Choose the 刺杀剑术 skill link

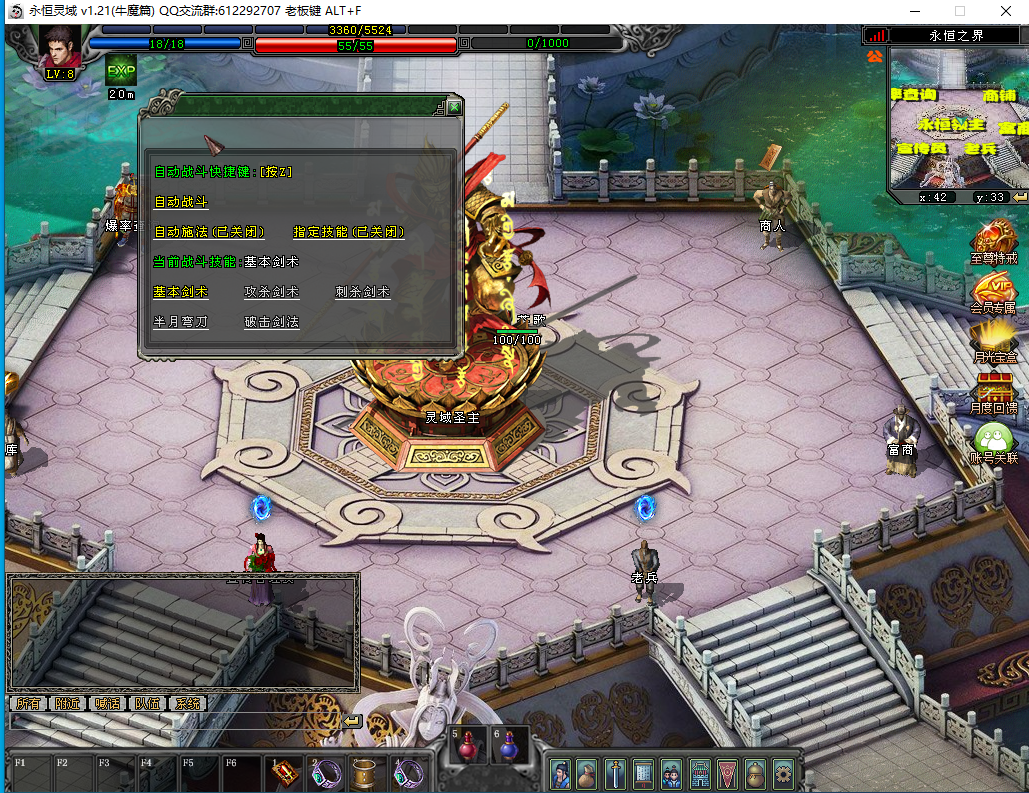pyautogui.click(x=362, y=292)
